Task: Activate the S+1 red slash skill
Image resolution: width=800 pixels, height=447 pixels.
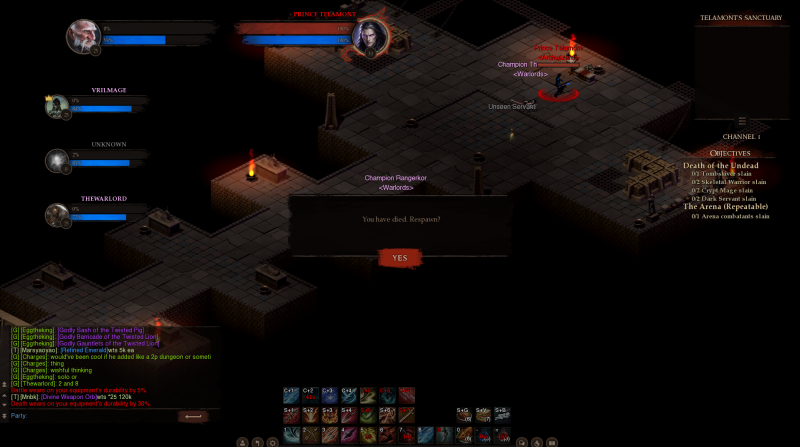Action: coord(290,415)
